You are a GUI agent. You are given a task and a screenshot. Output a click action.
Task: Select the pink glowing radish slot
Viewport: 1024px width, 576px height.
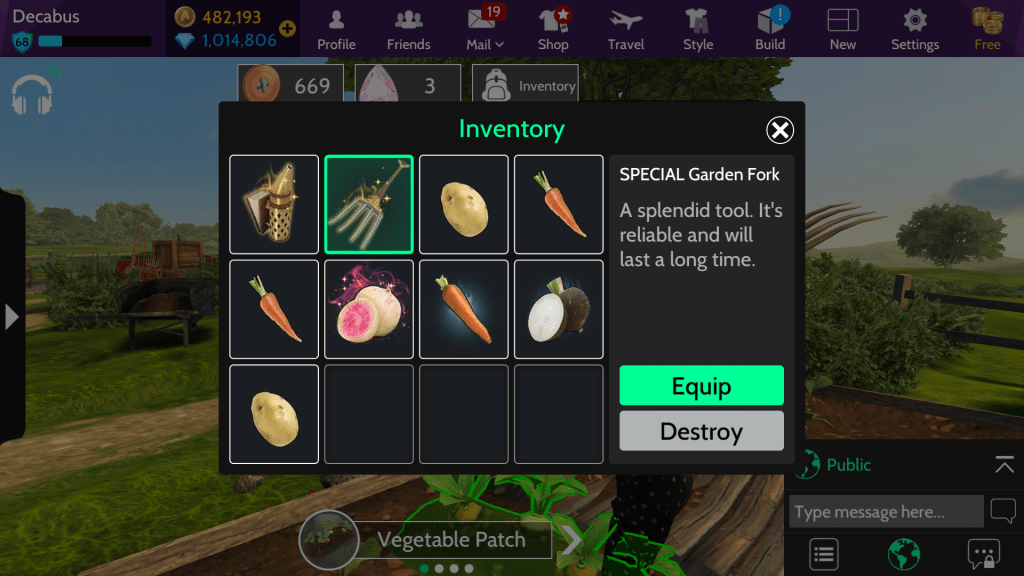tap(369, 309)
